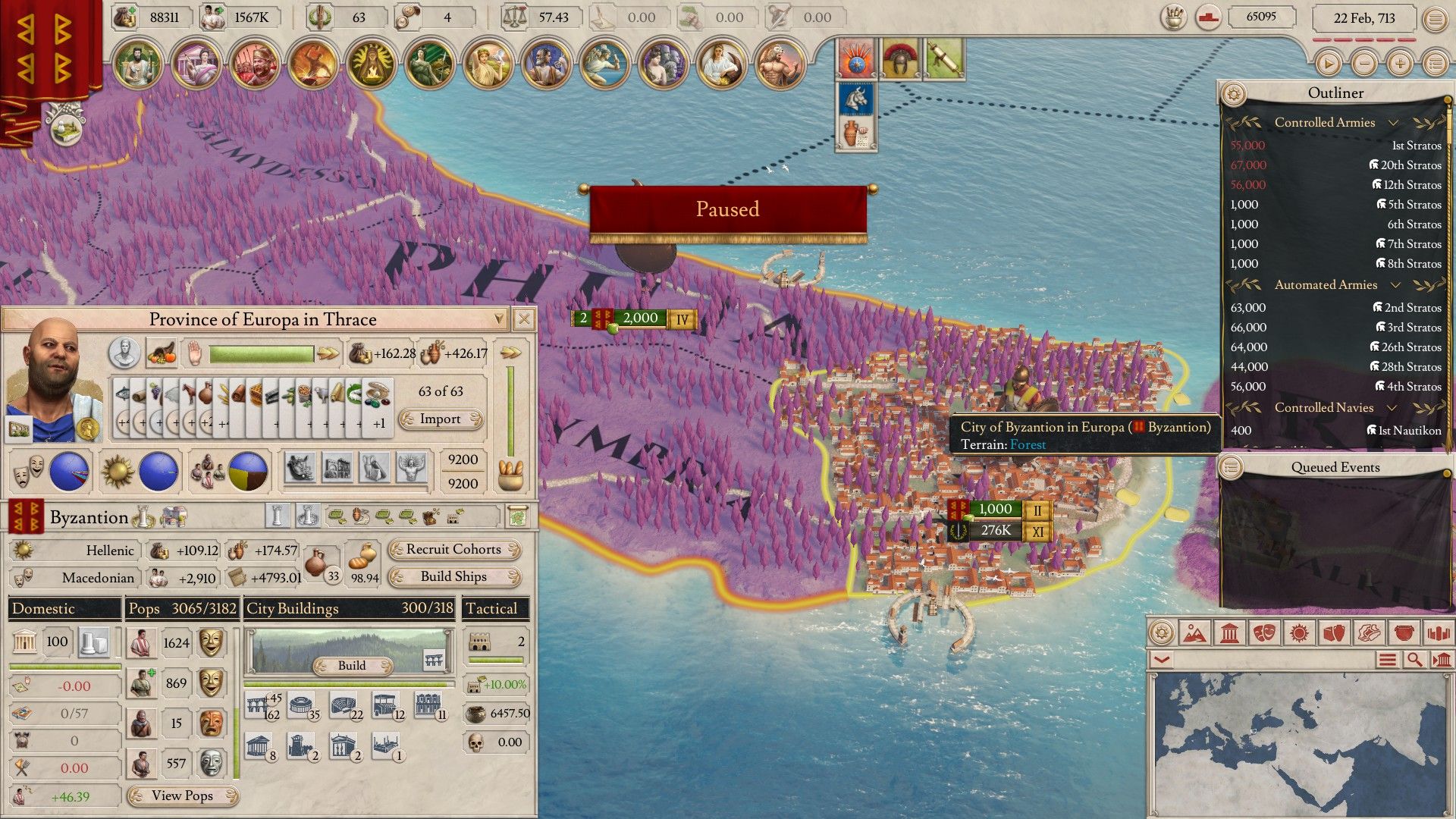Select the 276K army unit banner in Byzantion
Viewport: 1456px width, 819px height.
click(x=995, y=530)
